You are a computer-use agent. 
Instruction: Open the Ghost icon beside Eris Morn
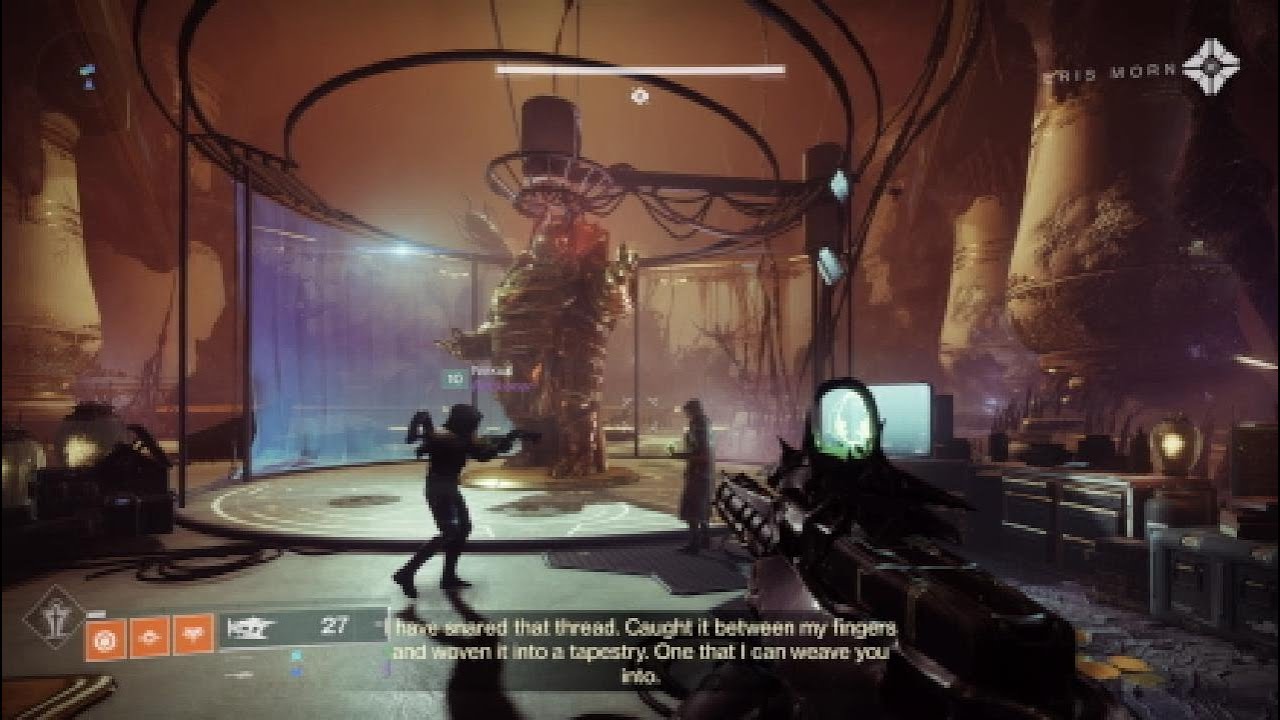click(x=1210, y=73)
